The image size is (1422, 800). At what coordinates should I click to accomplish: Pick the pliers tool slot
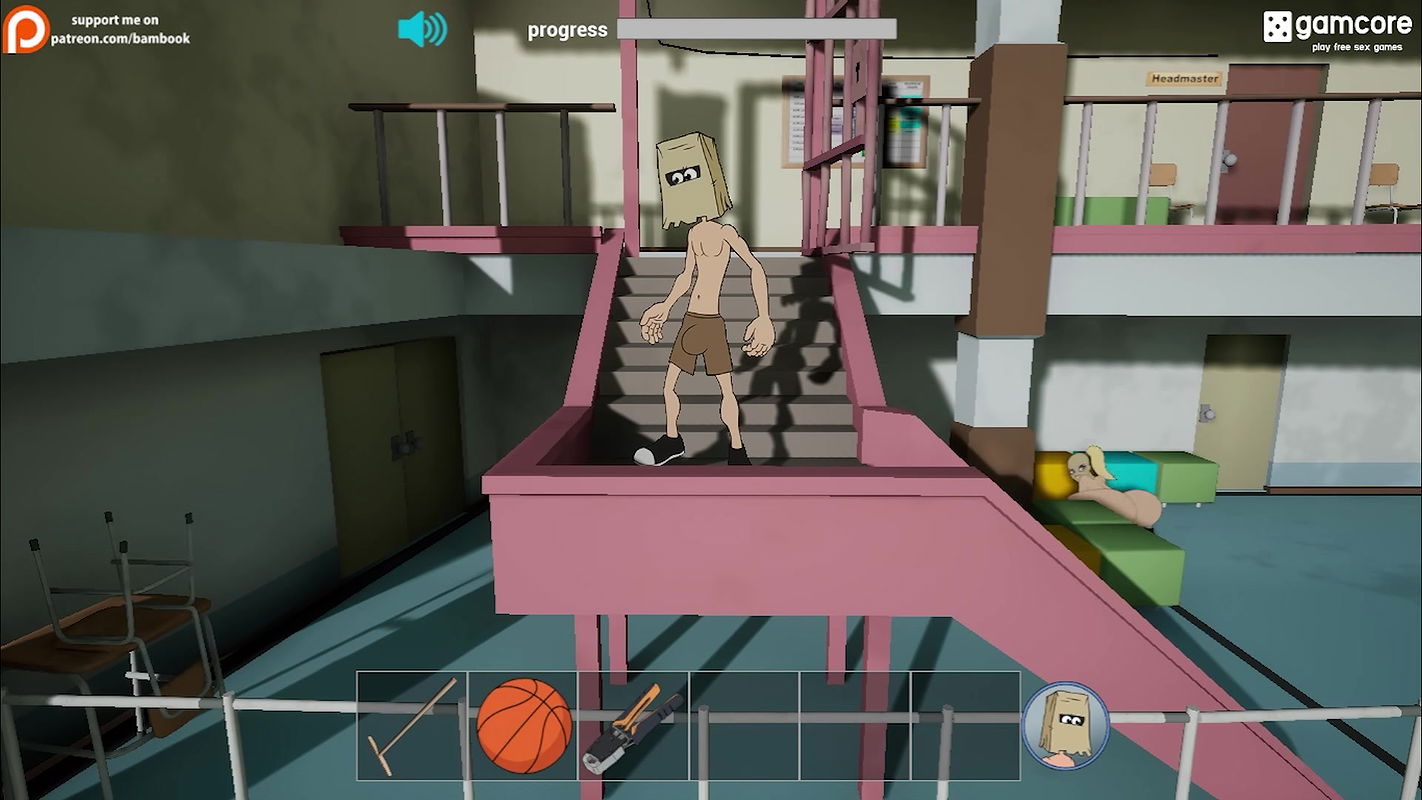(x=633, y=727)
